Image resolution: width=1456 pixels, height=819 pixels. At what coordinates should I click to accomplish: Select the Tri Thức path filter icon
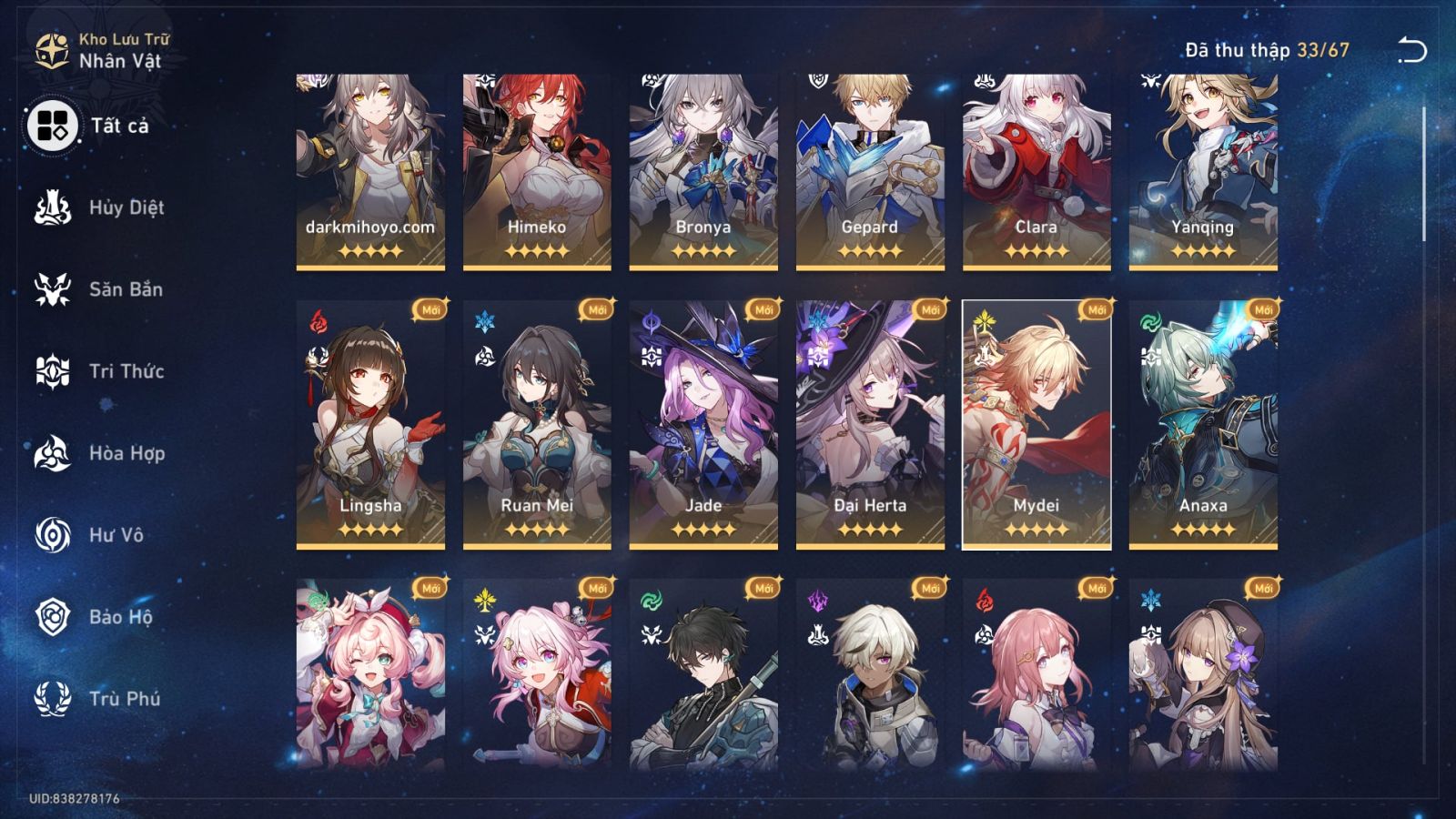click(53, 371)
